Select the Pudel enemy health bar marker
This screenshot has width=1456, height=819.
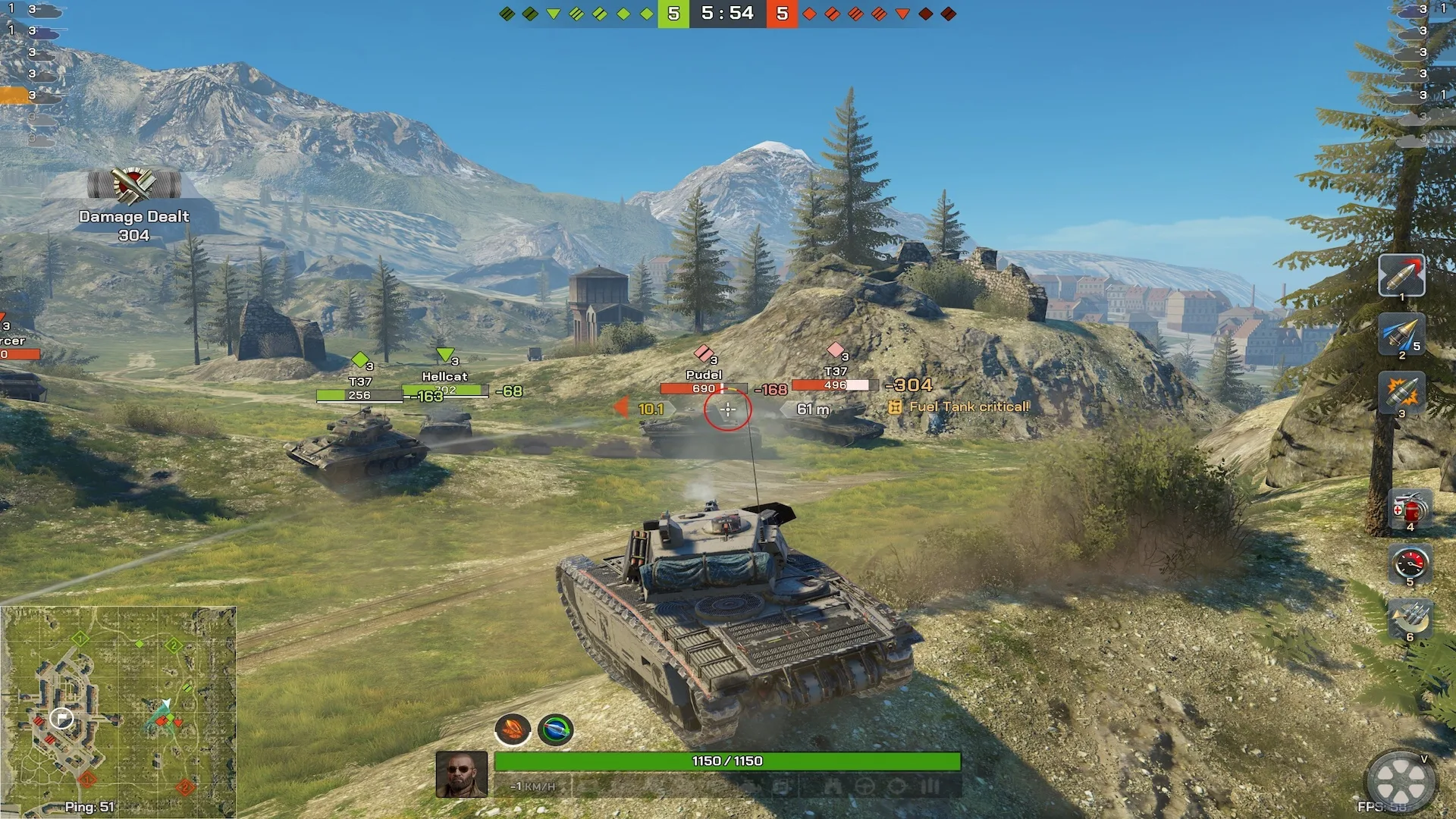click(x=703, y=387)
